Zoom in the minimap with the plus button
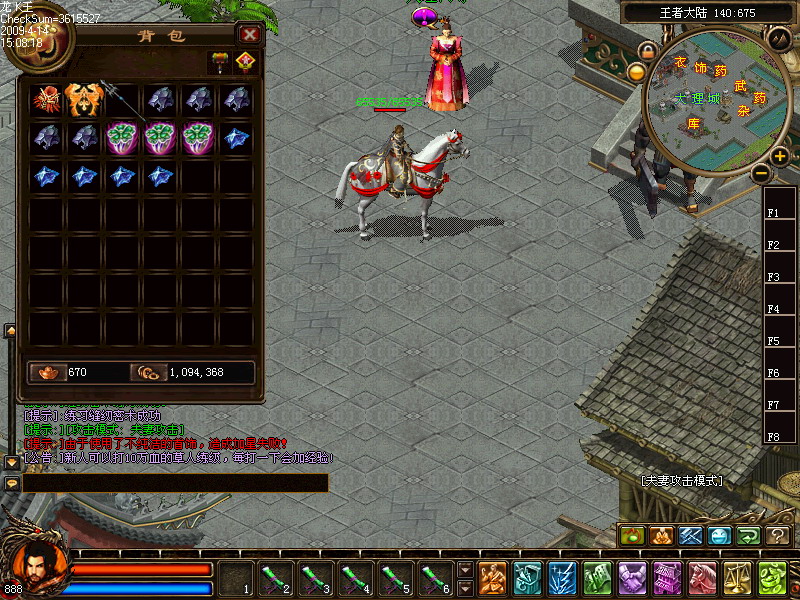800x600 pixels. click(x=780, y=156)
